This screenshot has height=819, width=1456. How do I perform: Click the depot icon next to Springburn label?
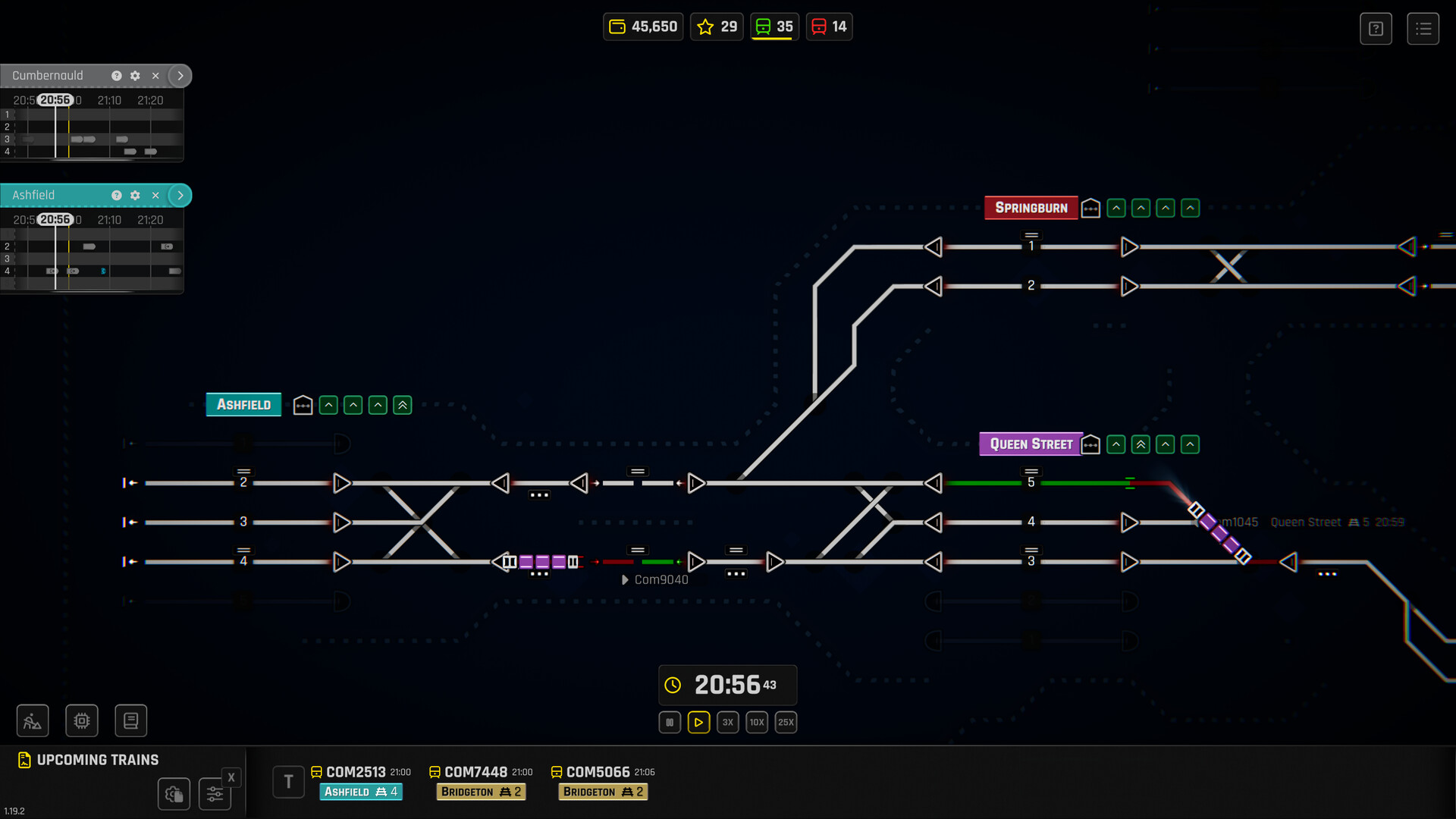pyautogui.click(x=1090, y=208)
